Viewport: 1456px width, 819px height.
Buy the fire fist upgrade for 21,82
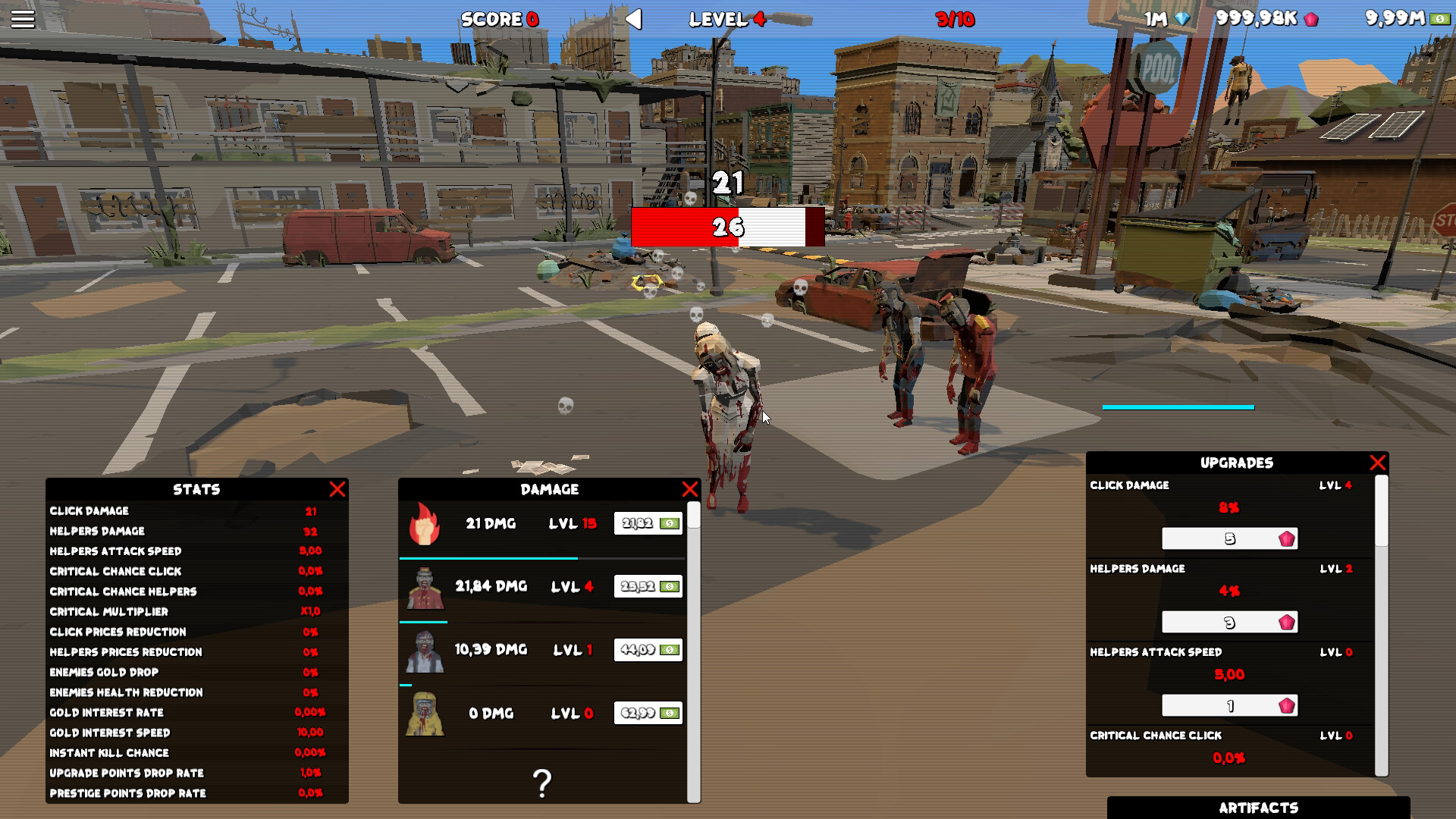(648, 523)
